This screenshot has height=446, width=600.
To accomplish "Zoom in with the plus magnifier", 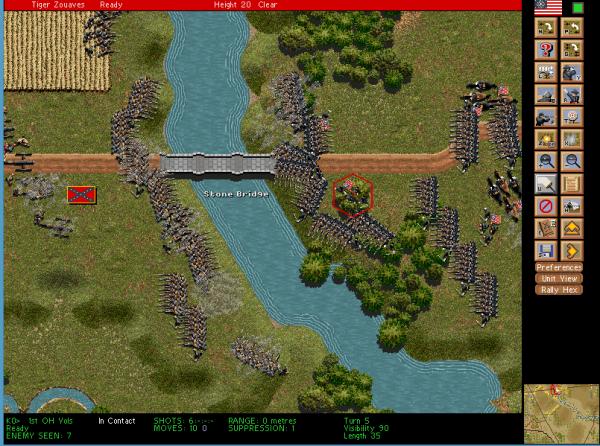I will pos(546,161).
